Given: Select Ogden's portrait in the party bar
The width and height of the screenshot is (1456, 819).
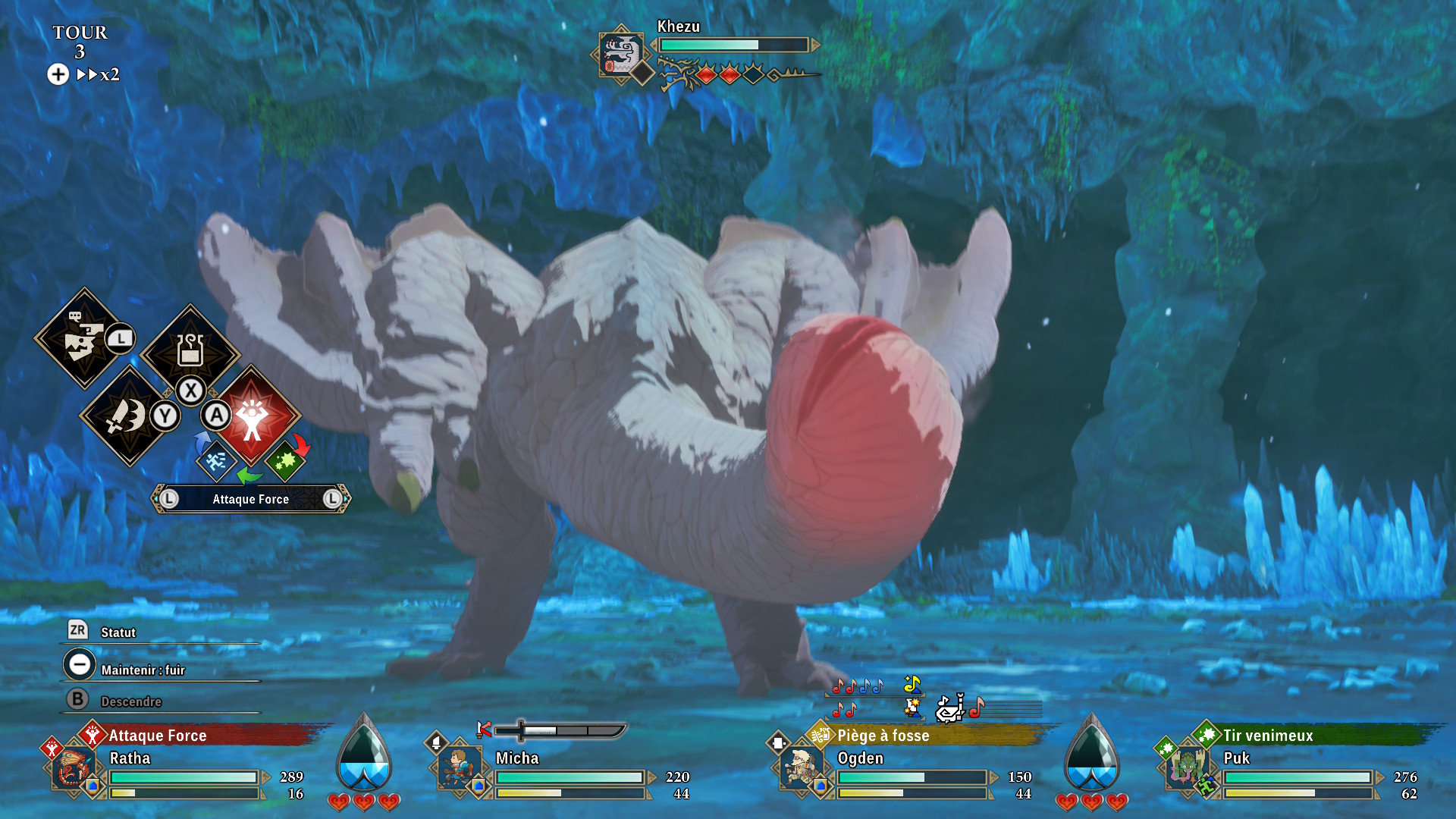Looking at the screenshot, I should 801,769.
